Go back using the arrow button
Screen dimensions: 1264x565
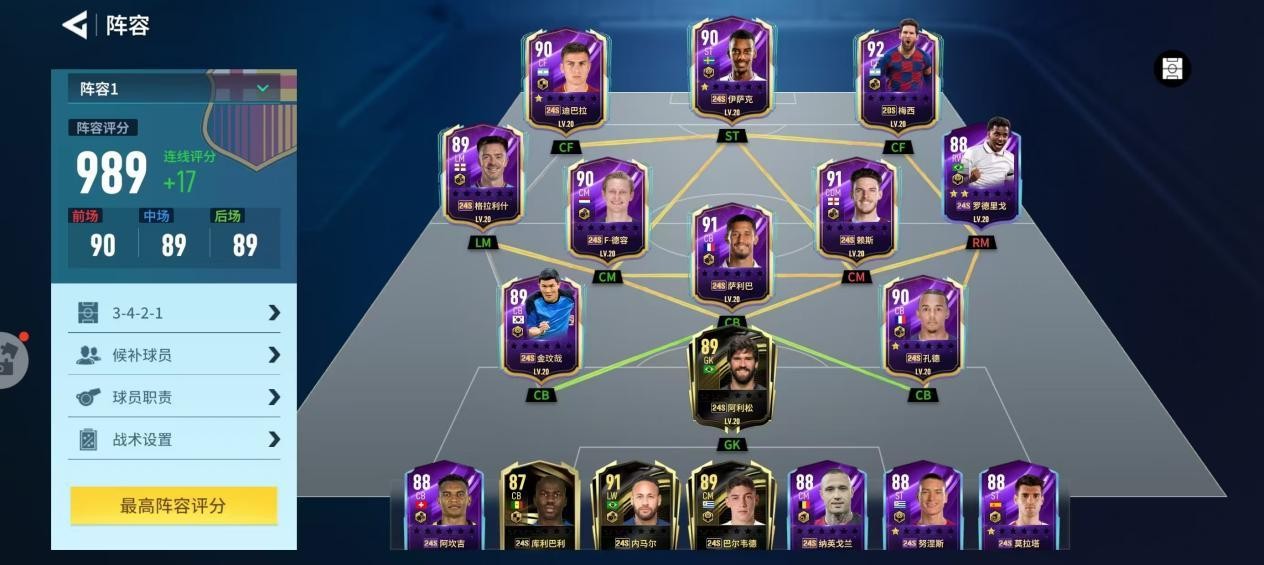pos(75,25)
